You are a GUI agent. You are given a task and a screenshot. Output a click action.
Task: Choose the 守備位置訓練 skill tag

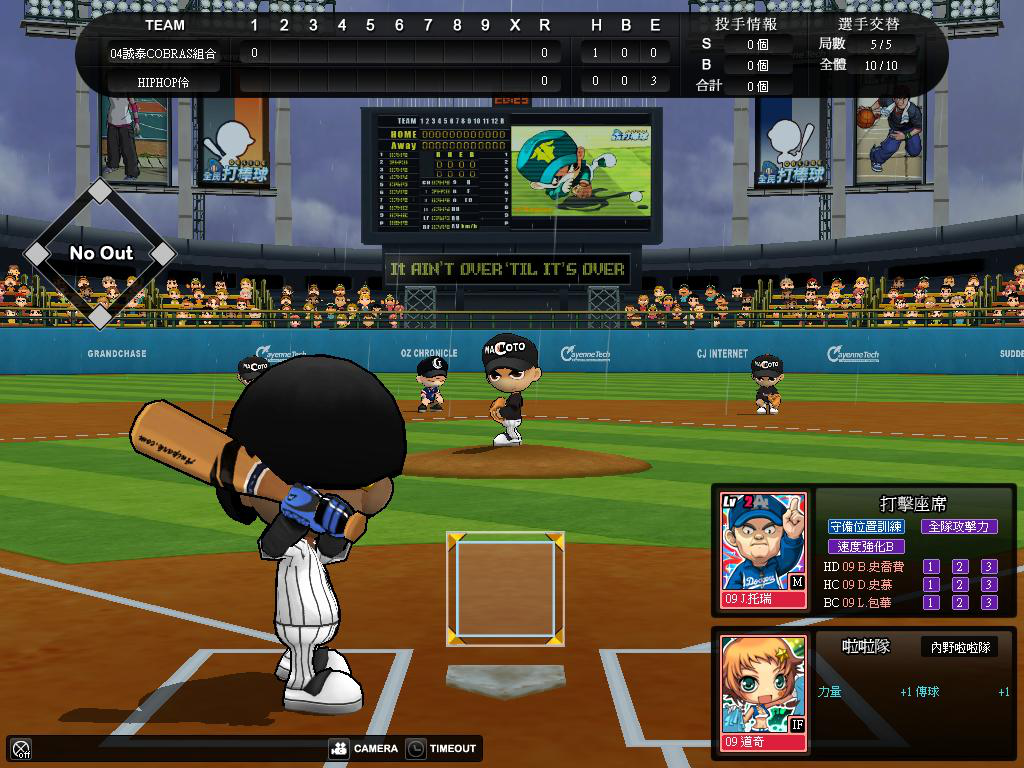[x=866, y=526]
